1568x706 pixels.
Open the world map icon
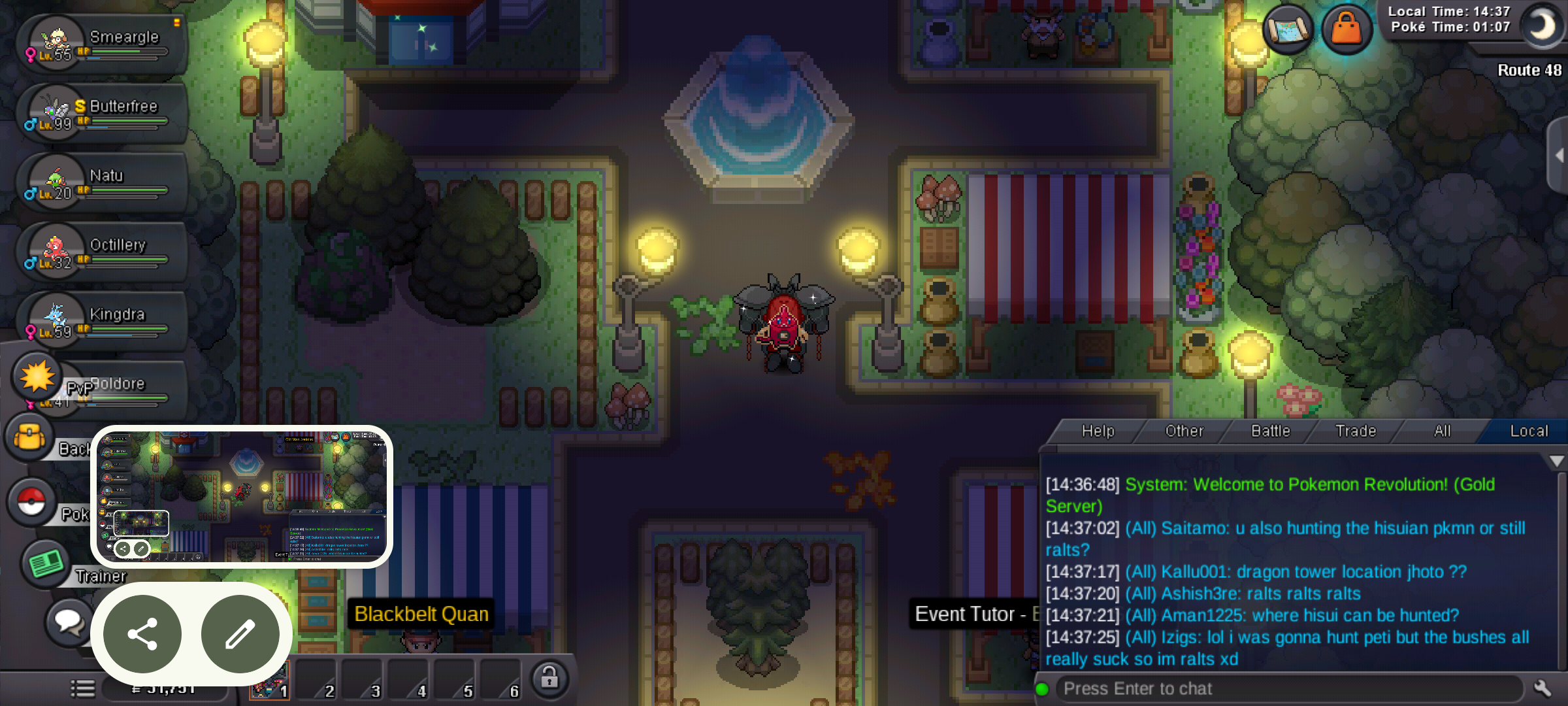point(1287,29)
